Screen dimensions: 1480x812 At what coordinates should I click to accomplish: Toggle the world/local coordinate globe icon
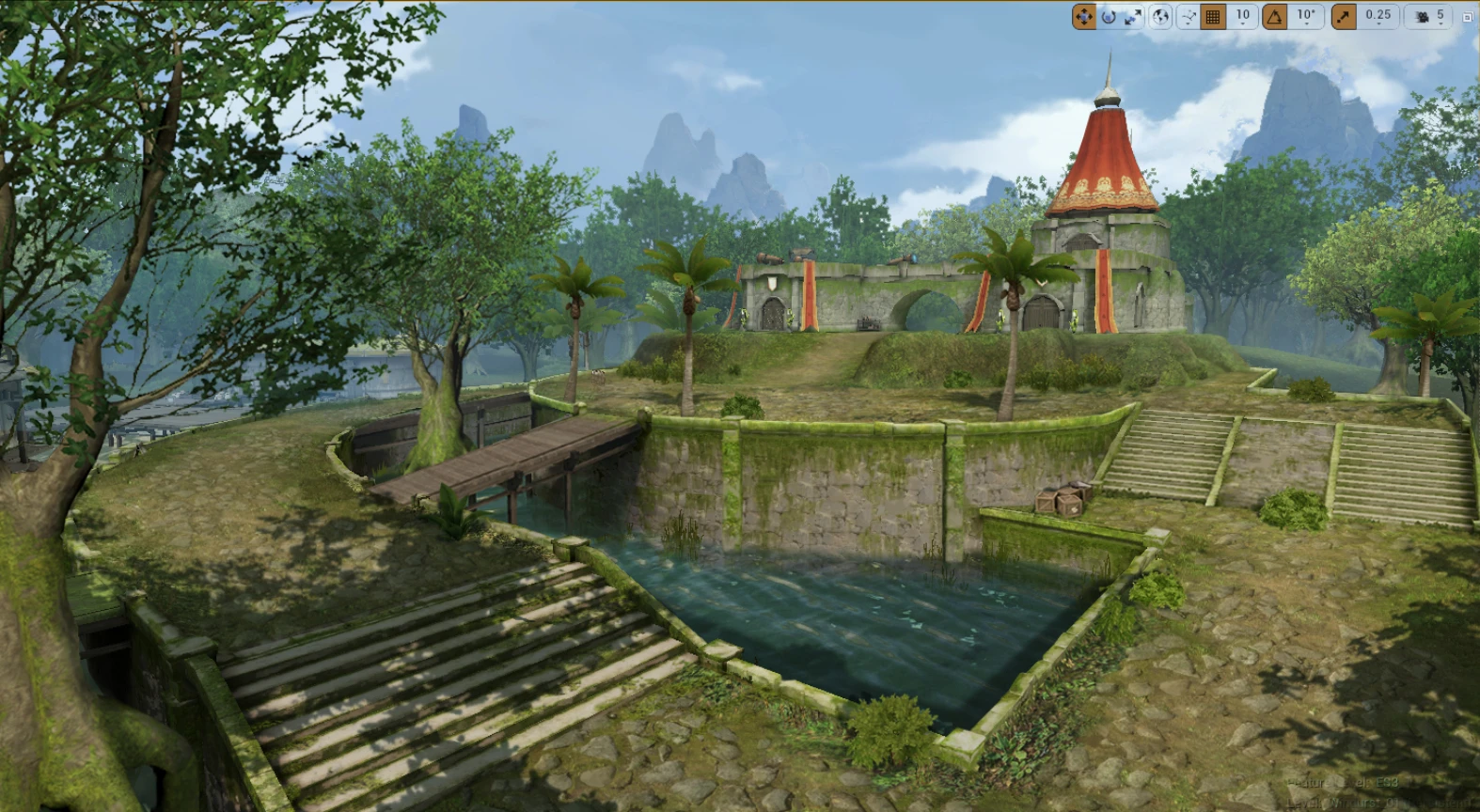1161,16
